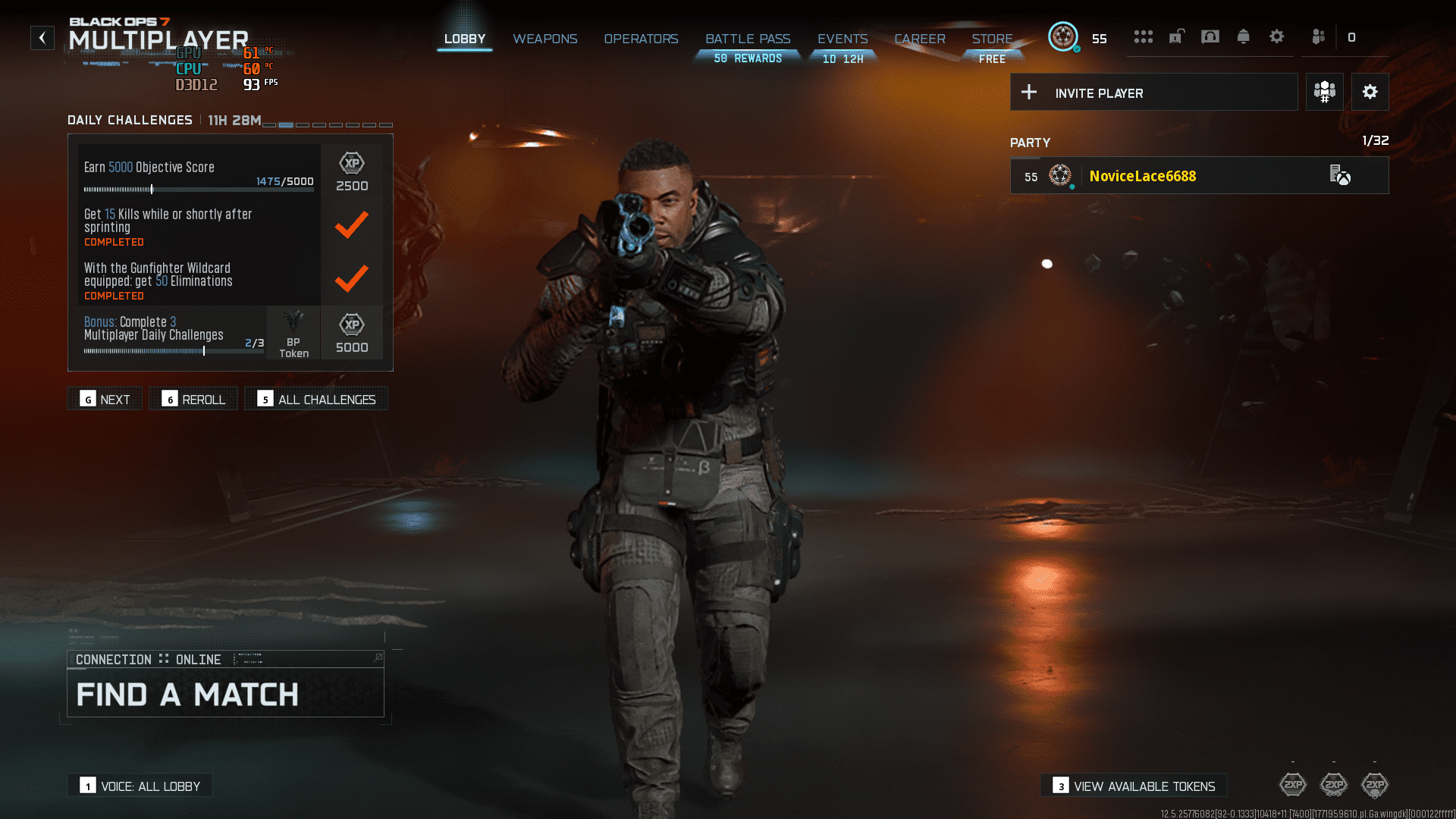Click the back arrow at top left
Image resolution: width=1456 pixels, height=819 pixels.
[42, 37]
